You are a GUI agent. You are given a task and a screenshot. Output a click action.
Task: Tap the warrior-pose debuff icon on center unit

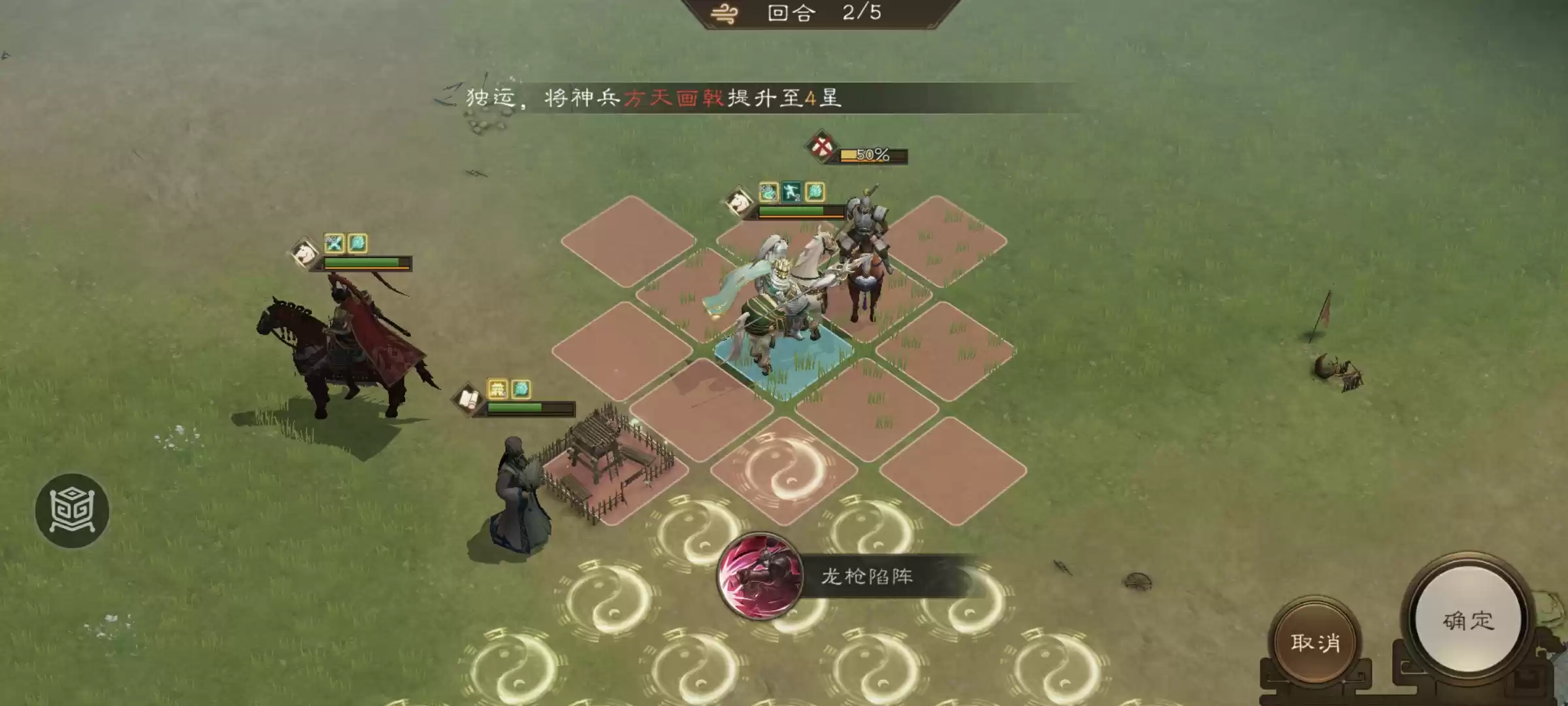[791, 192]
